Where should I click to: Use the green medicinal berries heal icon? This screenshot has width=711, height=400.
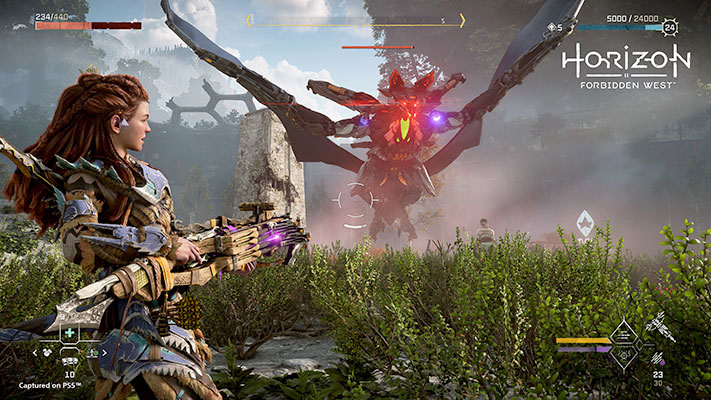[69, 333]
